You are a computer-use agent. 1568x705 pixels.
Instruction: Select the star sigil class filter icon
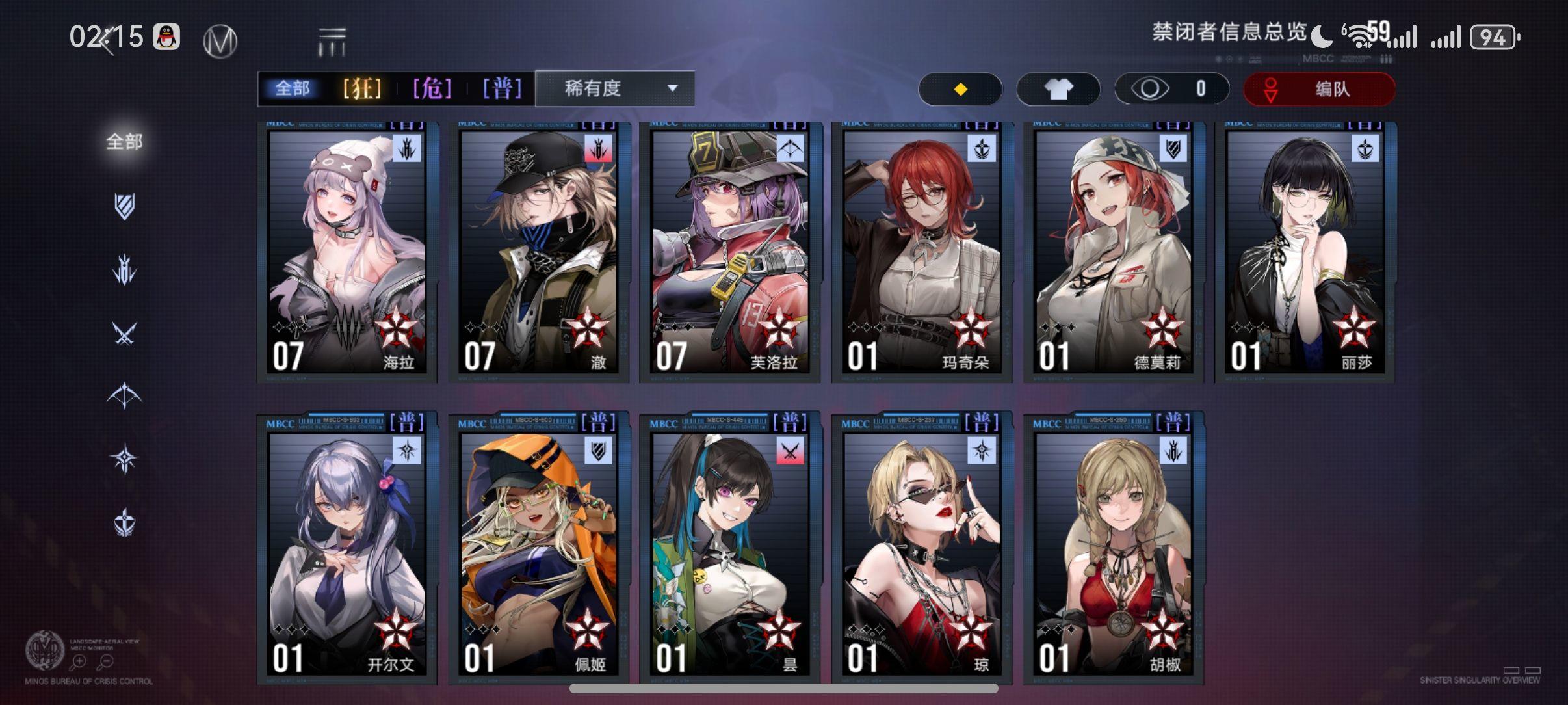(124, 457)
